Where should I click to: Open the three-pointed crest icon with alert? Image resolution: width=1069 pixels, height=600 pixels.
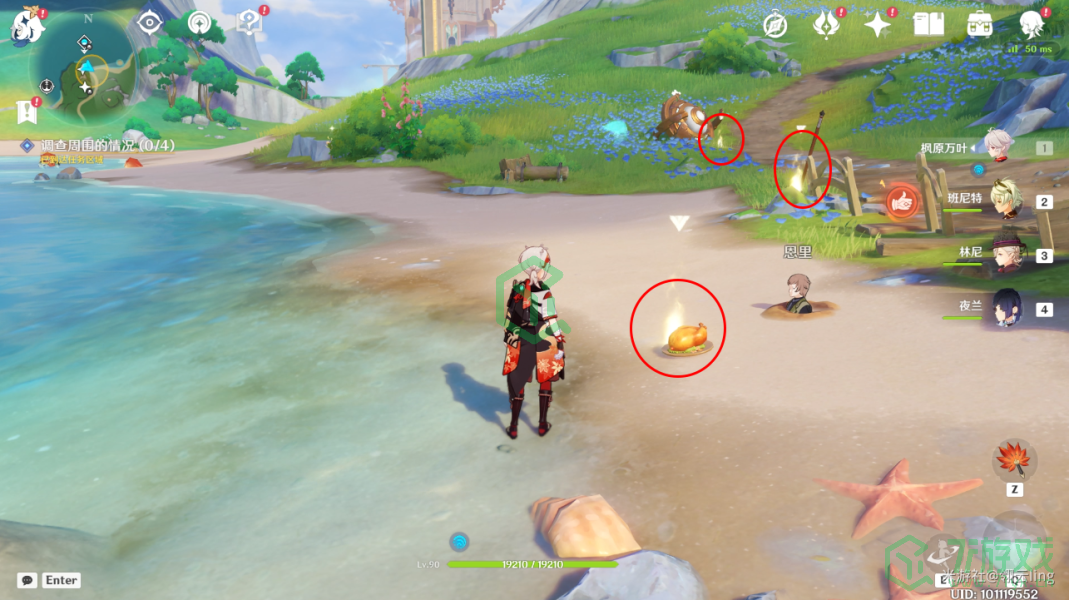[826, 24]
